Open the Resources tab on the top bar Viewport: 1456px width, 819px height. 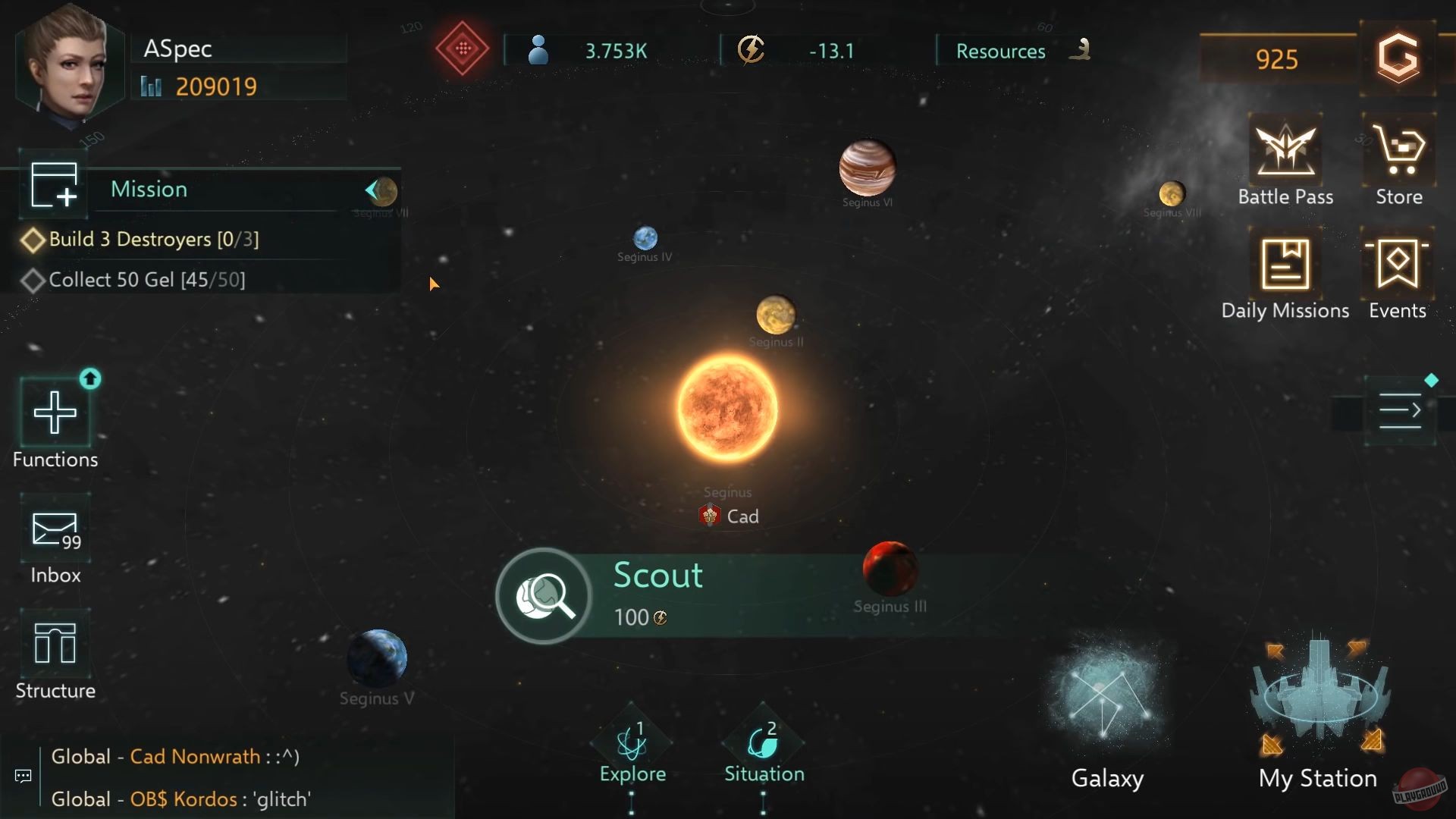point(1001,50)
